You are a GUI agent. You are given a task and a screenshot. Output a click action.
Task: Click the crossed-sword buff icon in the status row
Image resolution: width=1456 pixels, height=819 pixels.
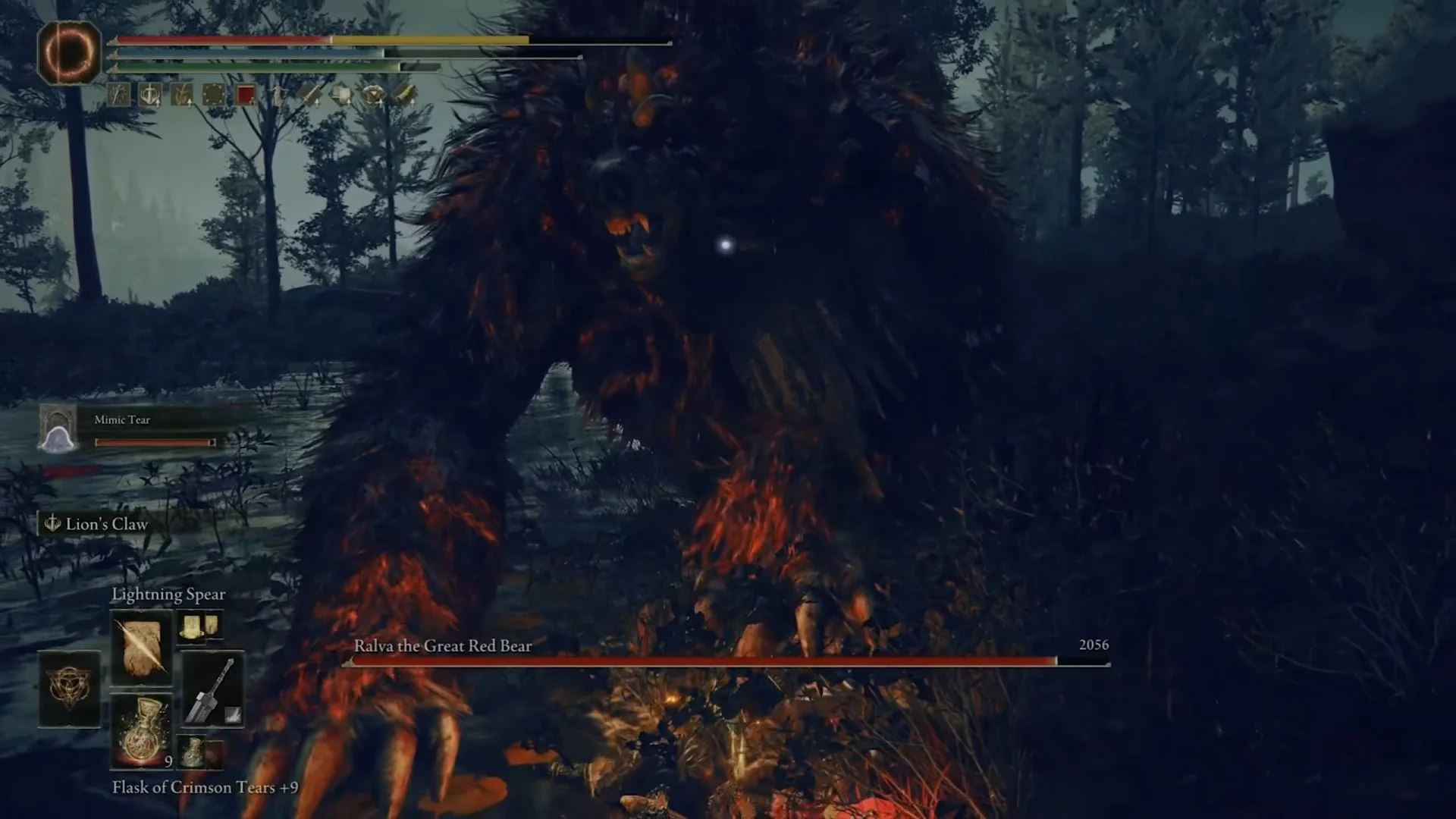click(118, 93)
